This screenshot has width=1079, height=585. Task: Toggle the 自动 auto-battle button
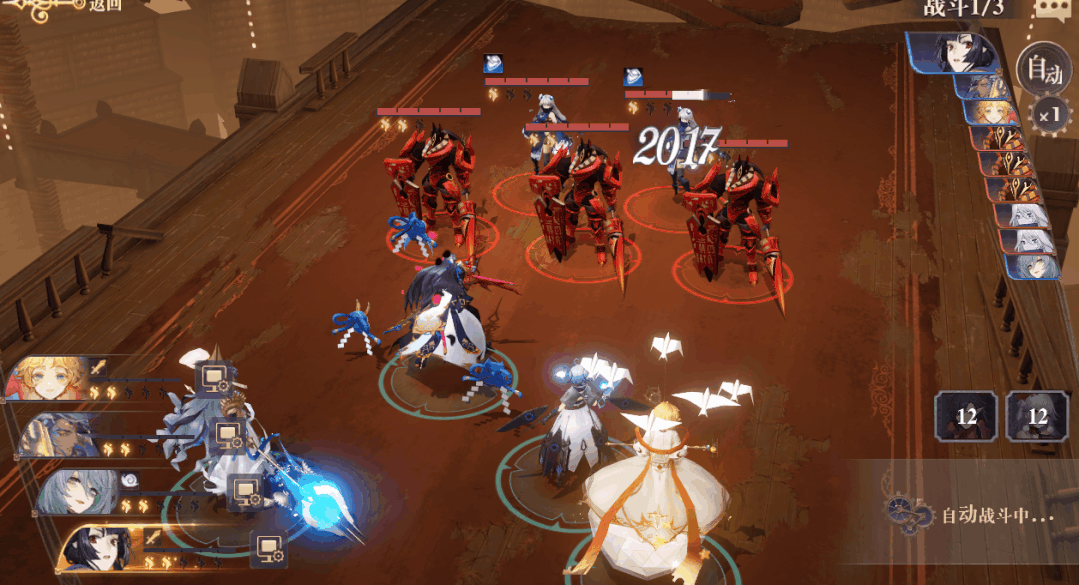[1042, 69]
